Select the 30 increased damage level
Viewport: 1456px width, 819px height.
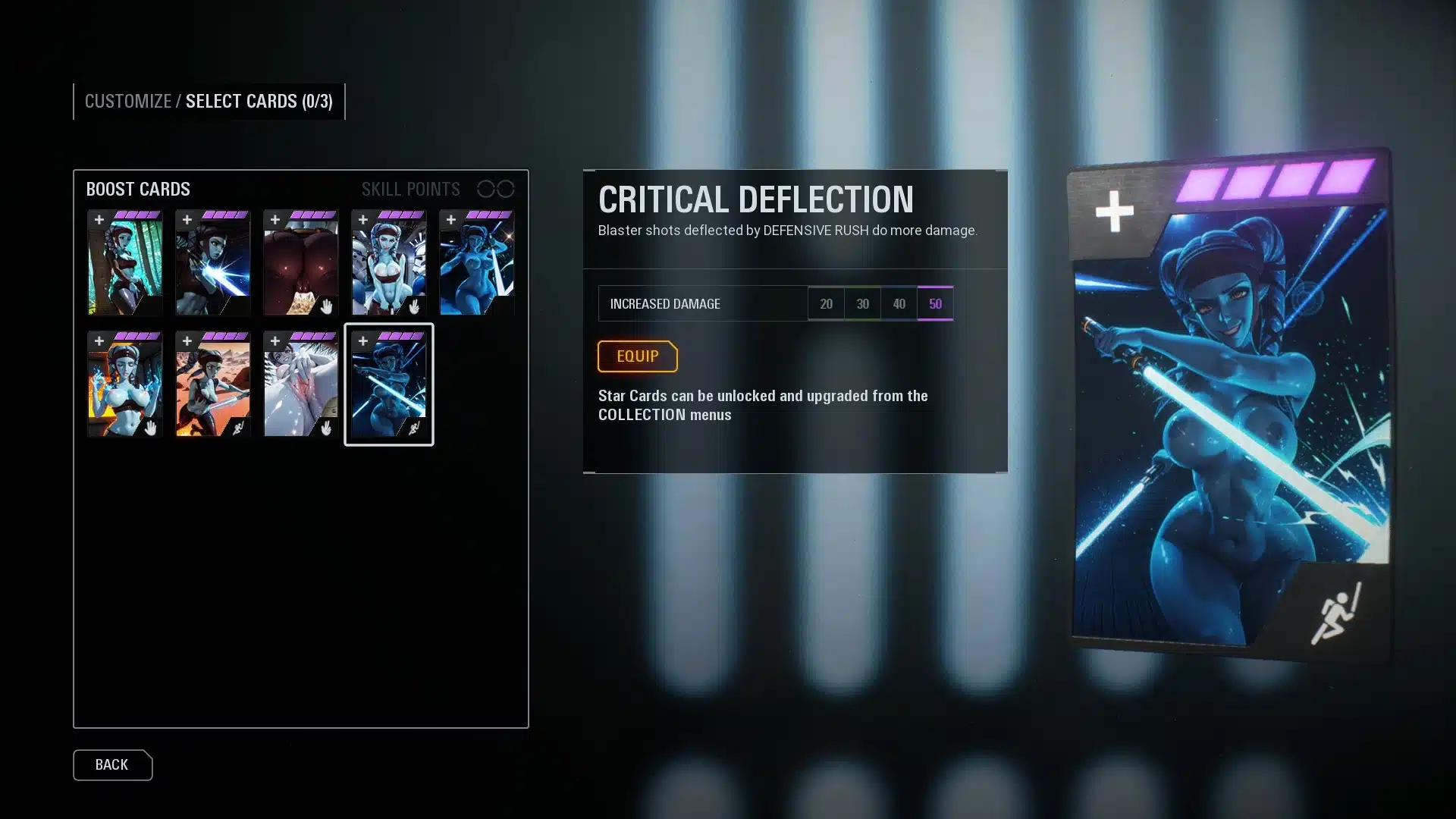[x=862, y=304]
